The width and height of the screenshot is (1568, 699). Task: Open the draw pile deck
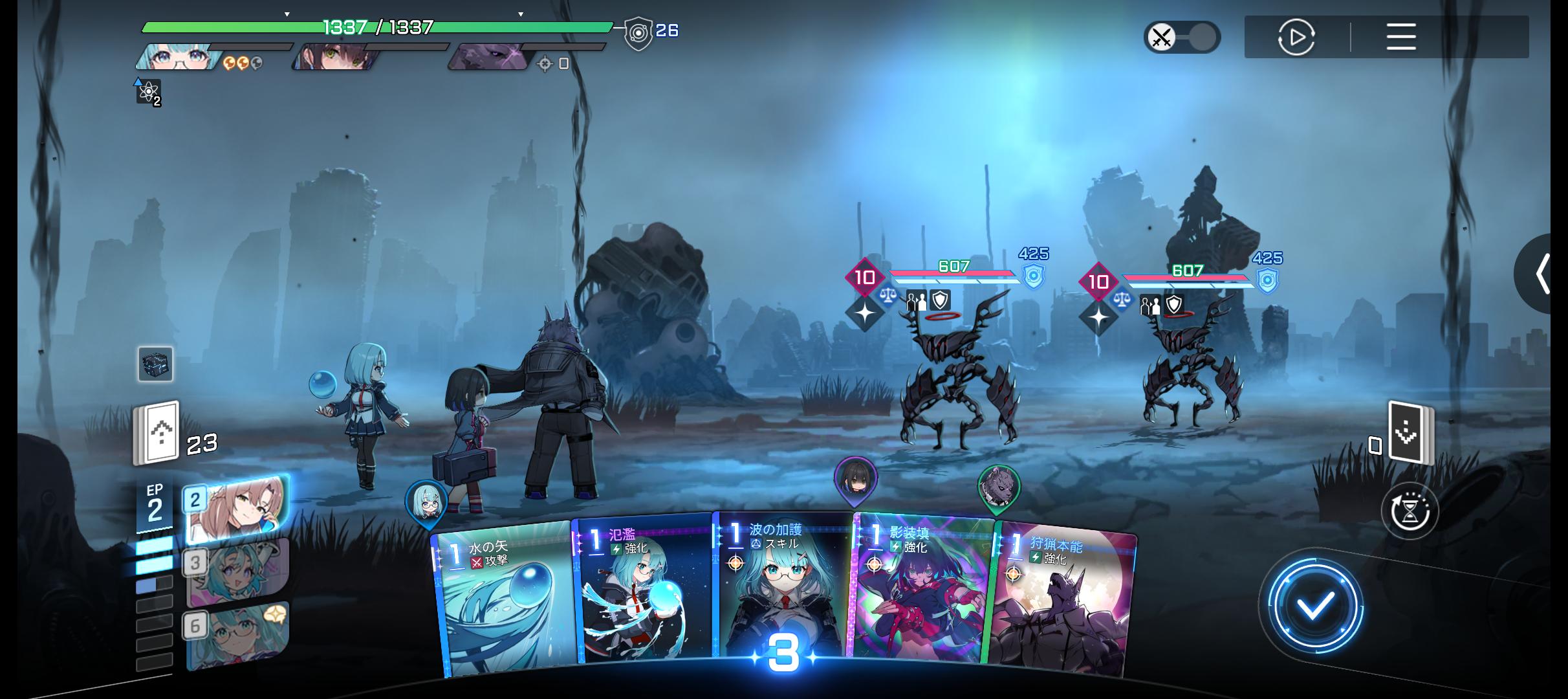(x=156, y=434)
